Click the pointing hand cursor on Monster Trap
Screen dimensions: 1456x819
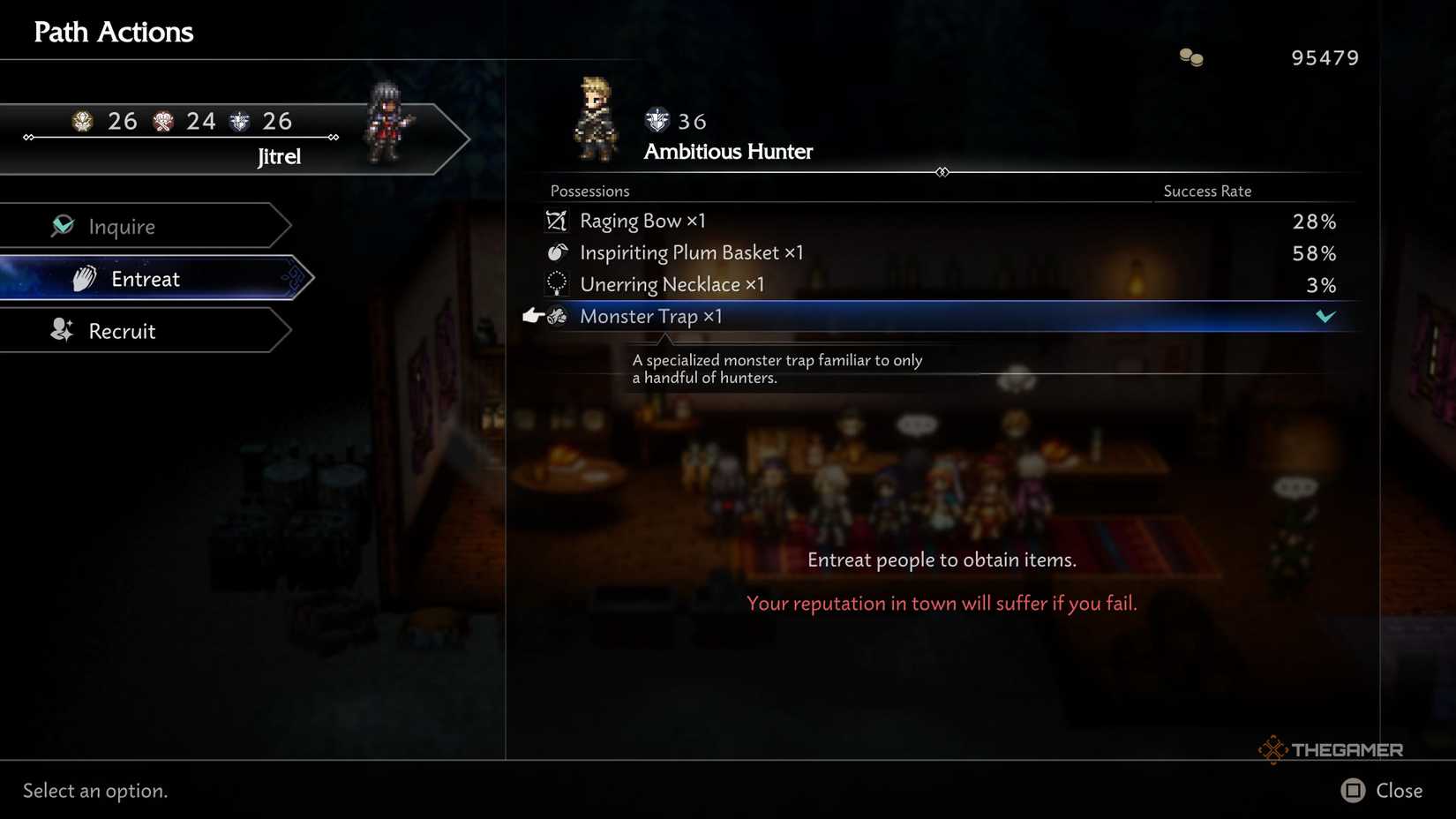click(x=531, y=314)
